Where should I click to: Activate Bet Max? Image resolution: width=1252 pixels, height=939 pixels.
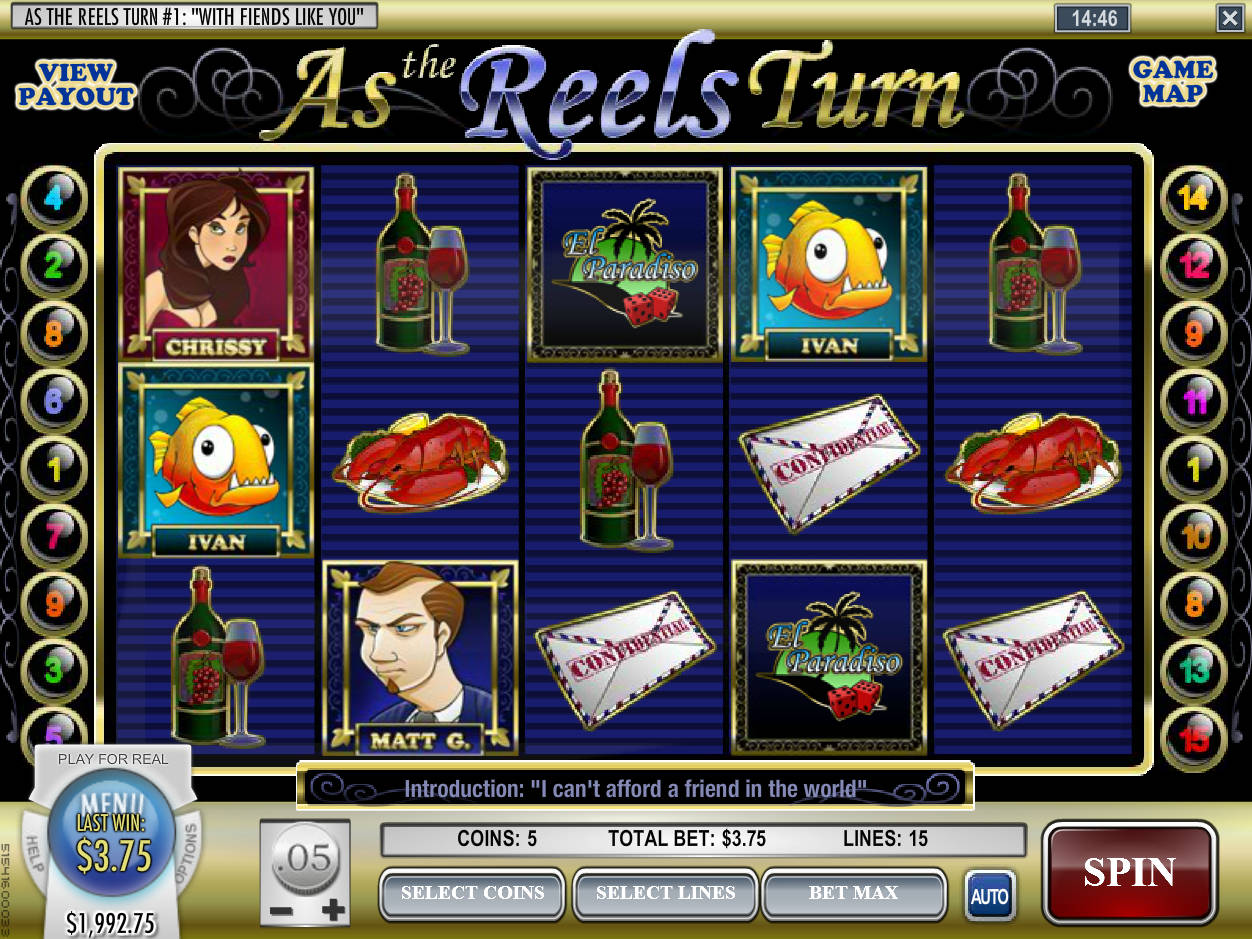[x=853, y=893]
